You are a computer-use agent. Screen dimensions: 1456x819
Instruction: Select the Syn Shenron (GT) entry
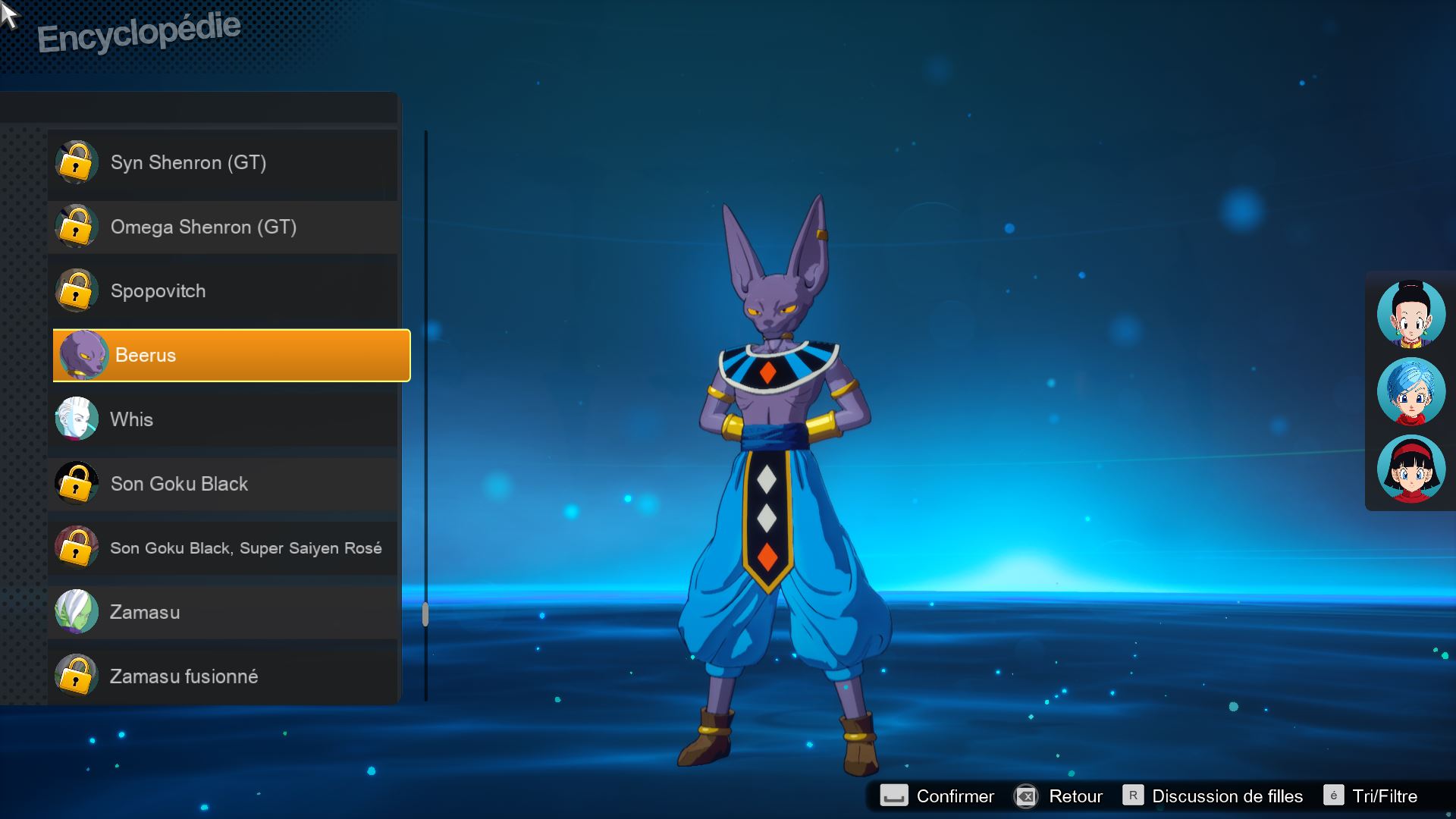pyautogui.click(x=224, y=163)
